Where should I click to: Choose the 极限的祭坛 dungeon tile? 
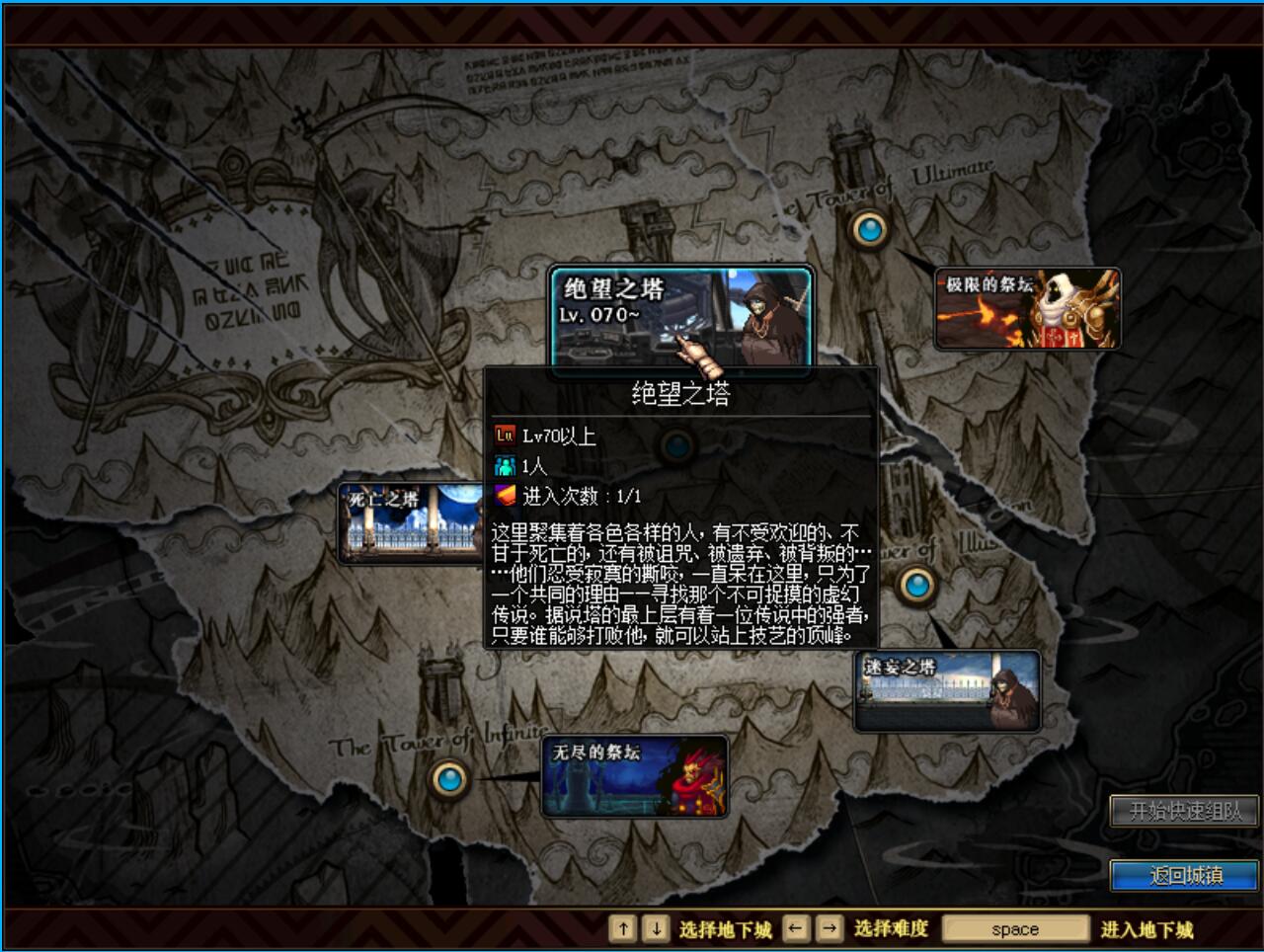(1027, 308)
